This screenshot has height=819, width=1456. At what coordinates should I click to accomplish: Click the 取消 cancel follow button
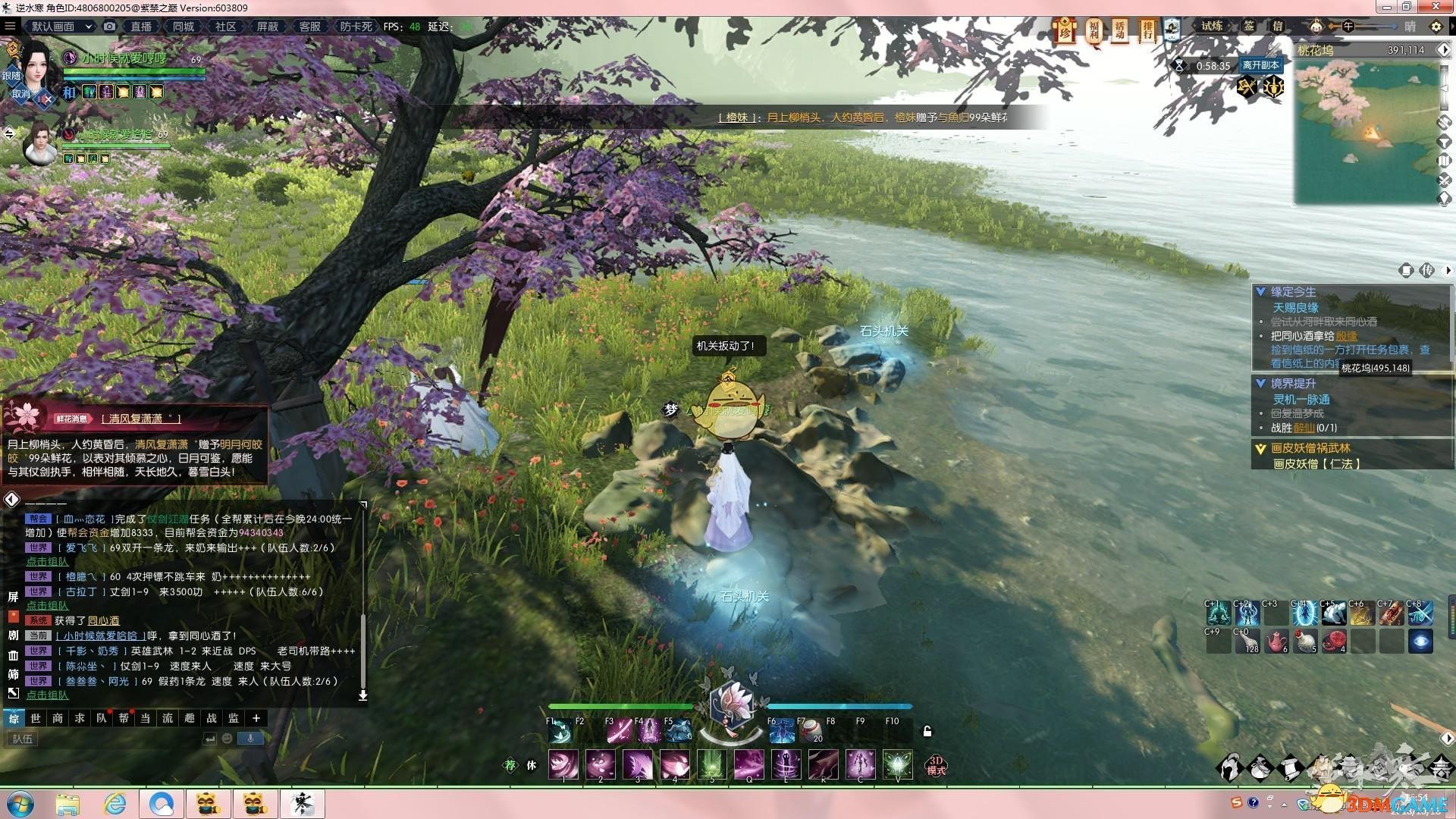click(x=20, y=94)
